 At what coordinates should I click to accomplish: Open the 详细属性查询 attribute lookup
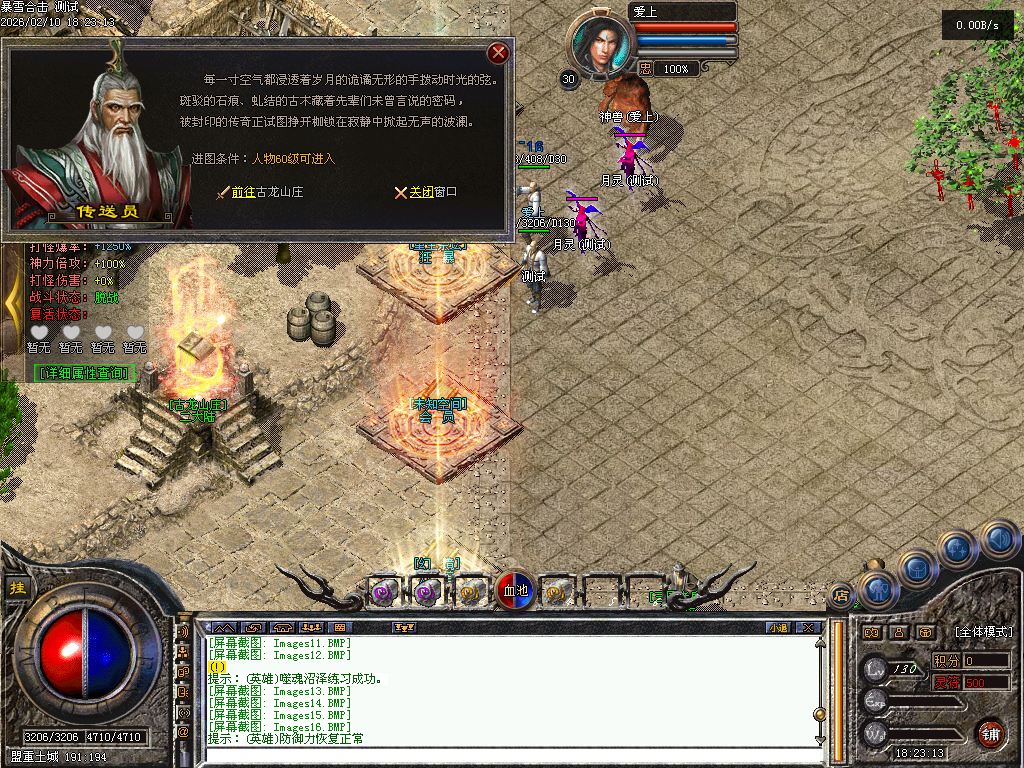click(x=83, y=373)
